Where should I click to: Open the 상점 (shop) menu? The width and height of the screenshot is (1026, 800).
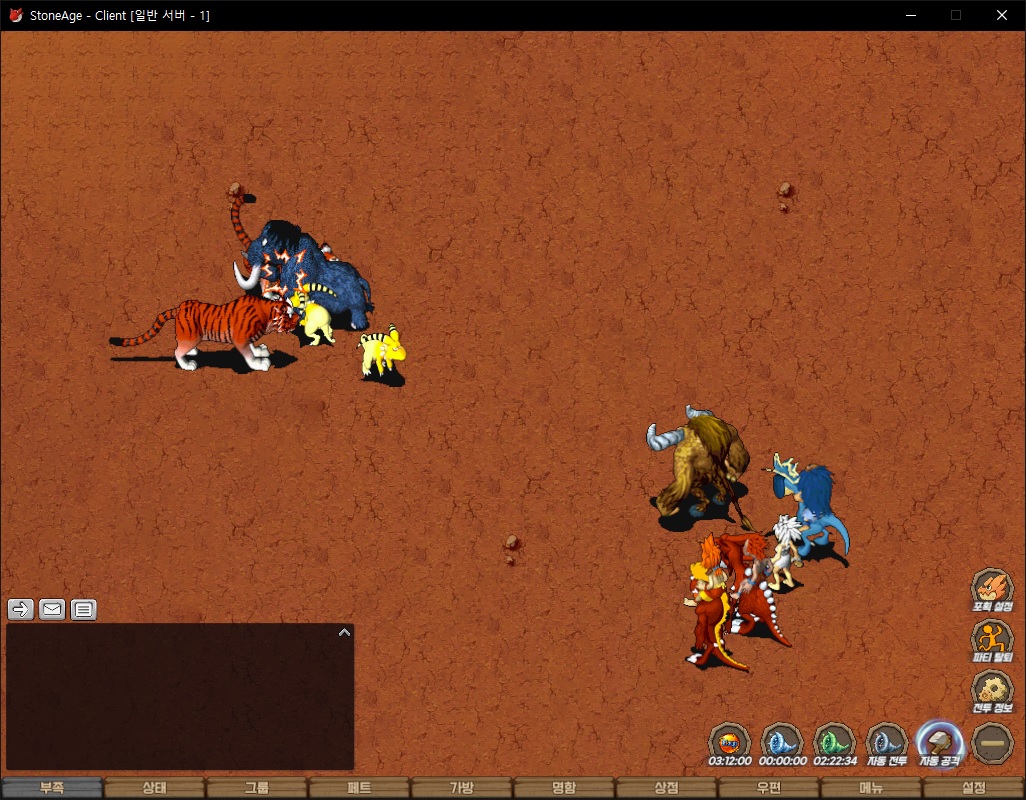tap(666, 788)
